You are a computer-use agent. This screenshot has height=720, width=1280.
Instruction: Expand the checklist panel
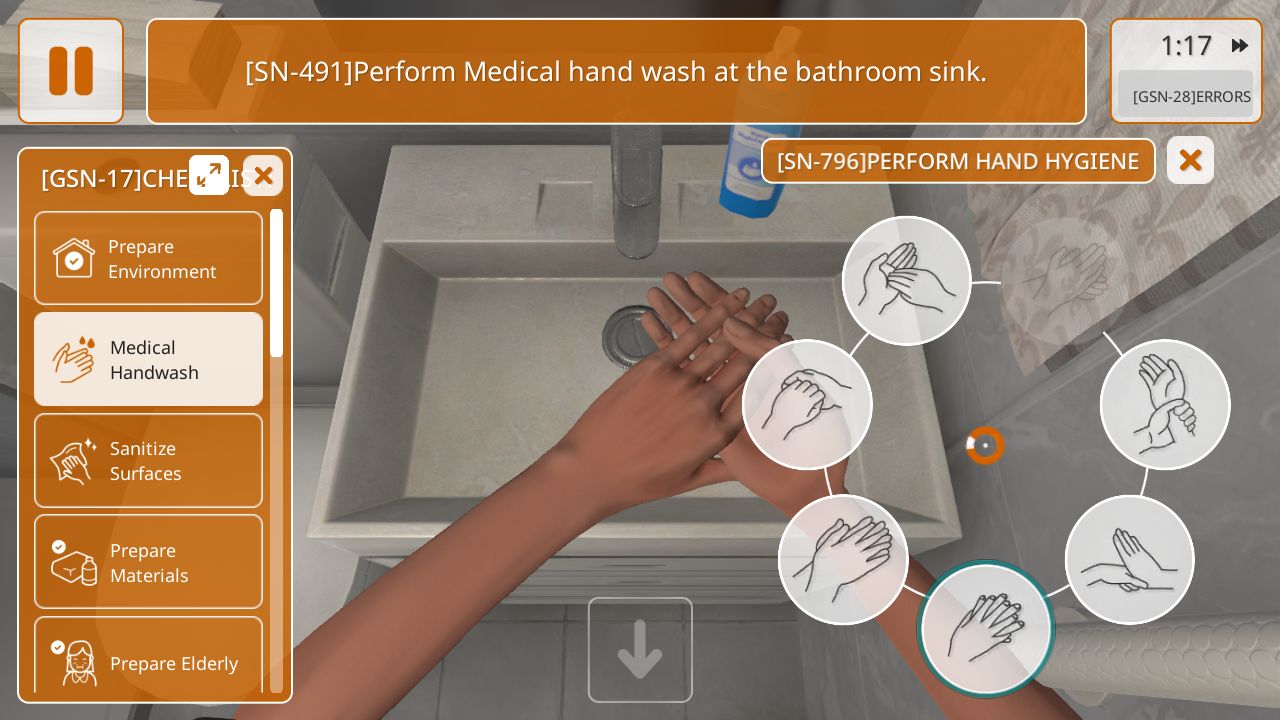209,175
